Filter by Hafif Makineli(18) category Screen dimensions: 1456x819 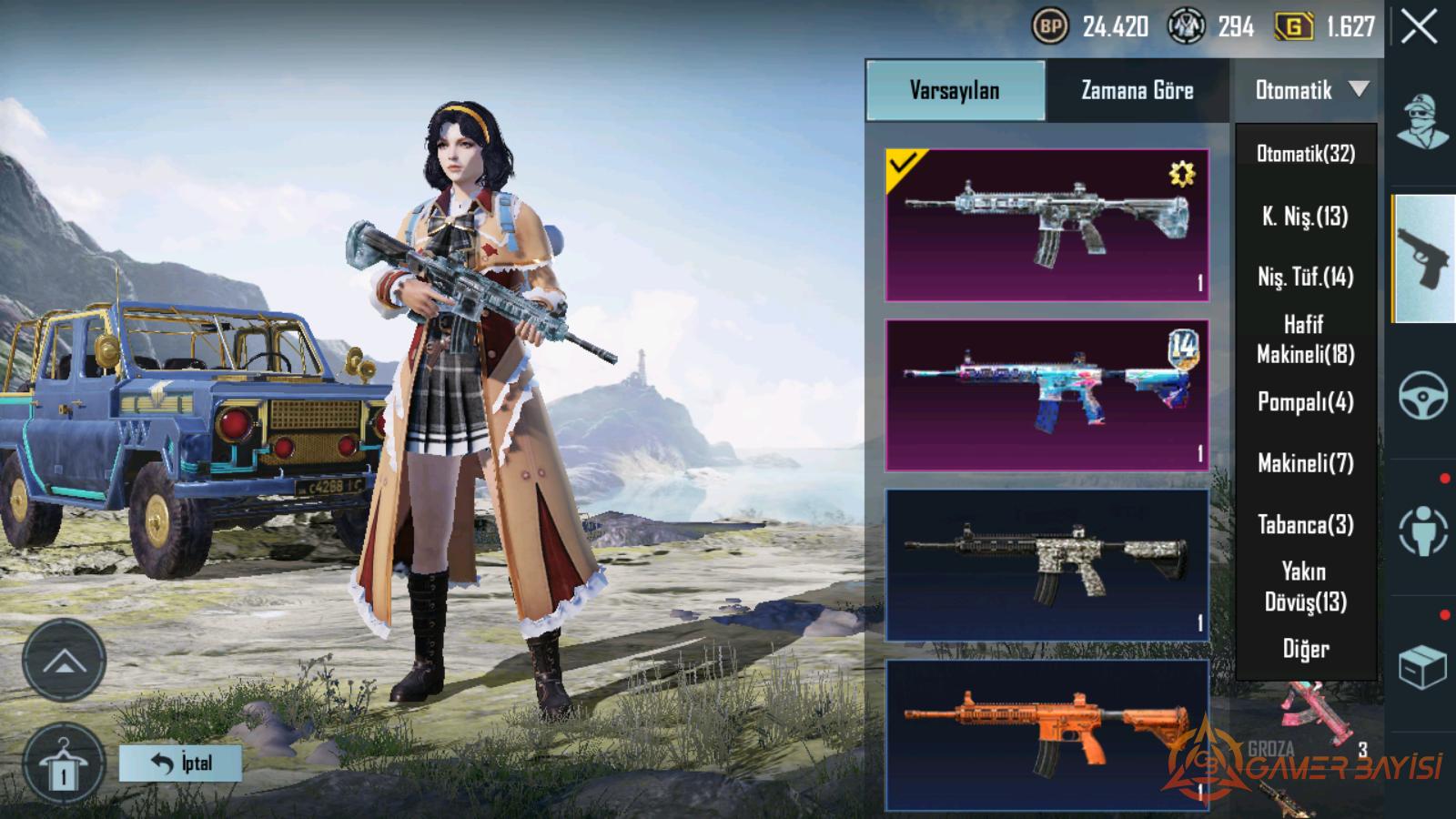click(x=1305, y=339)
